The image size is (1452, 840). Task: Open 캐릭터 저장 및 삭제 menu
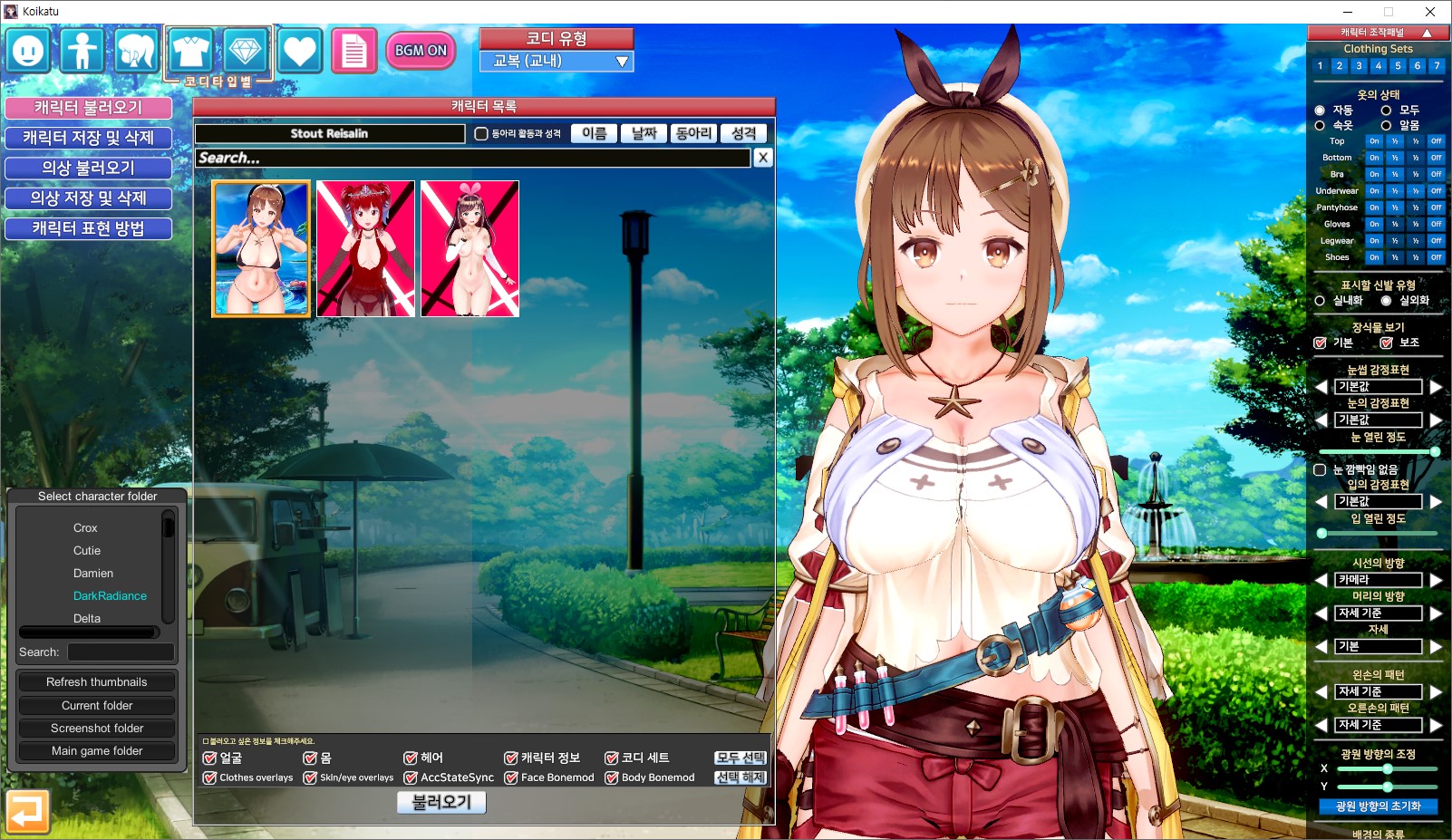[x=88, y=138]
